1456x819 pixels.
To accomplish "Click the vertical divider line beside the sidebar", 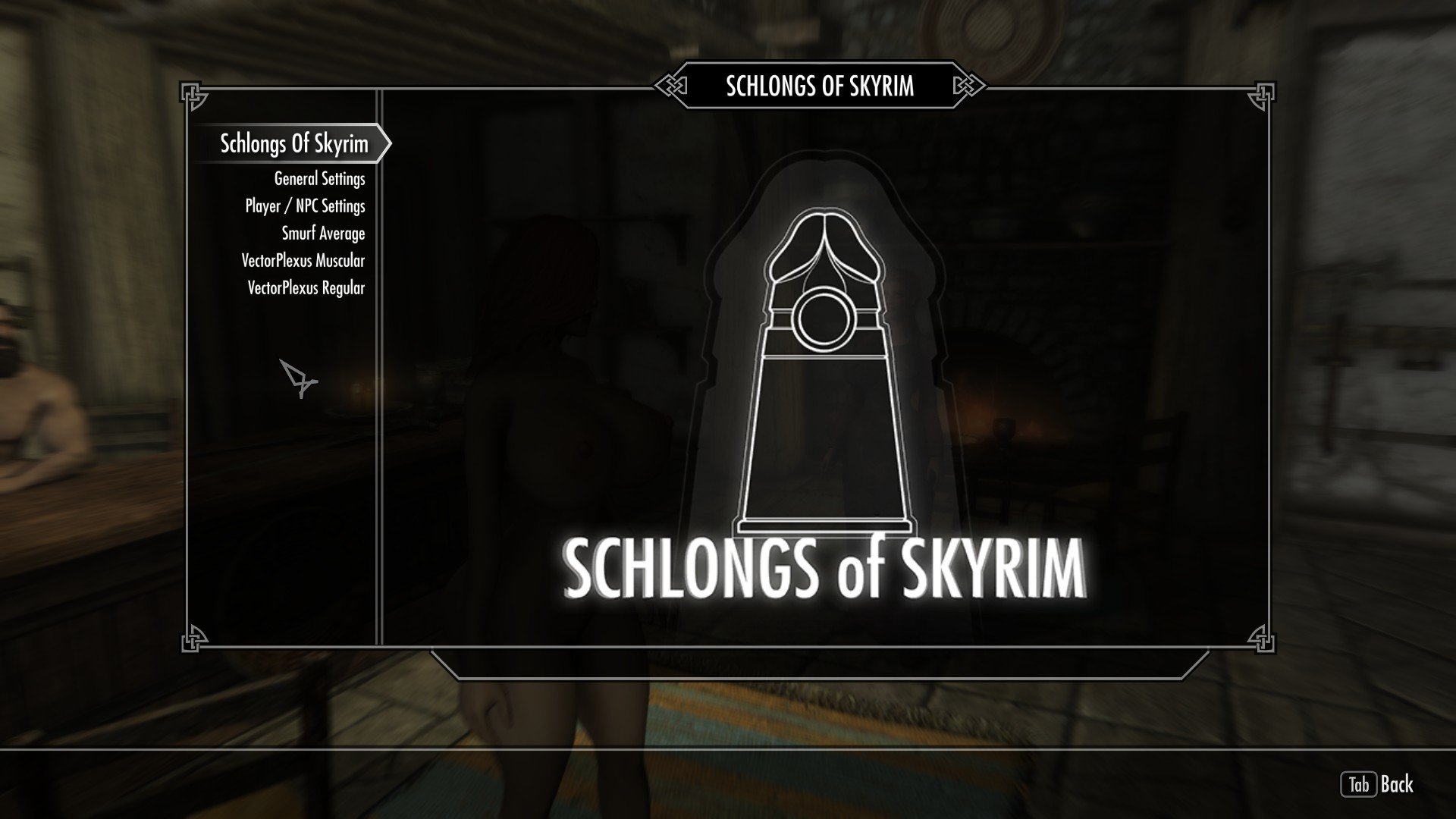I will tap(378, 379).
